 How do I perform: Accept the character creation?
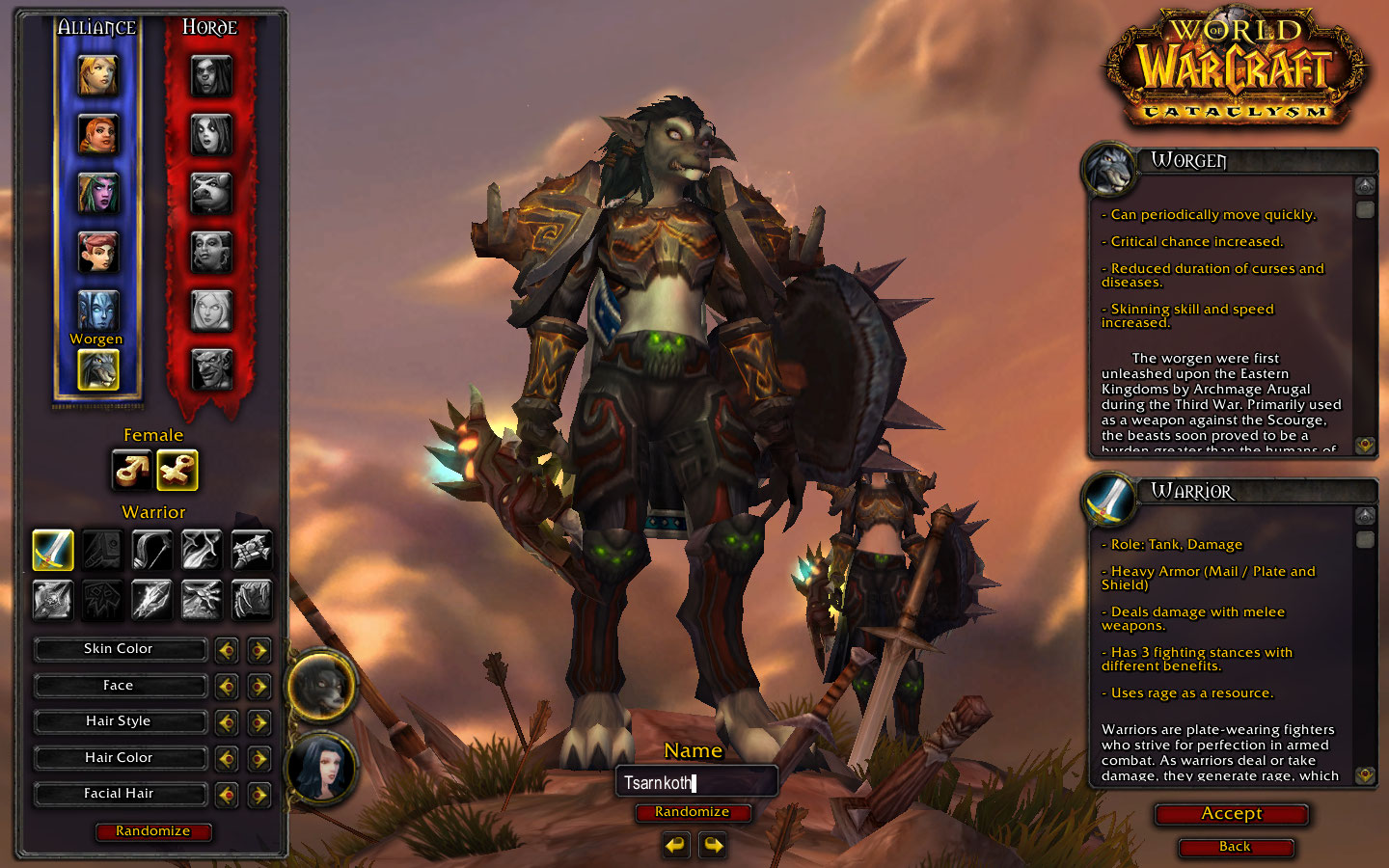[1231, 814]
